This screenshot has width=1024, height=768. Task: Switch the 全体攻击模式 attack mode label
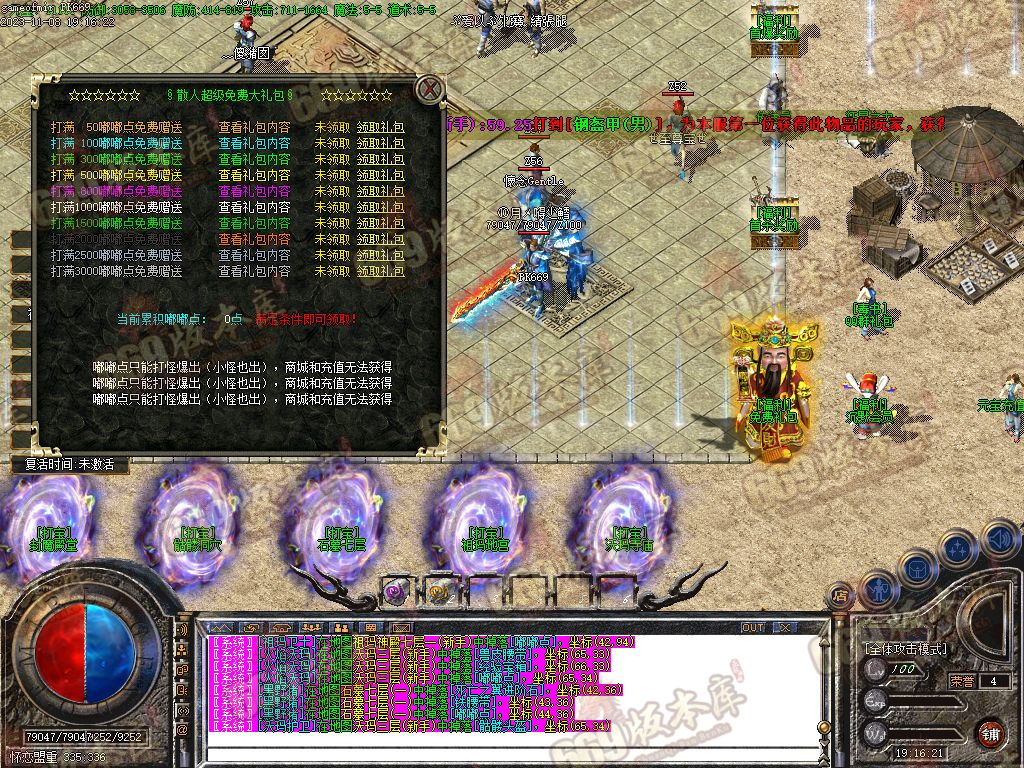906,649
